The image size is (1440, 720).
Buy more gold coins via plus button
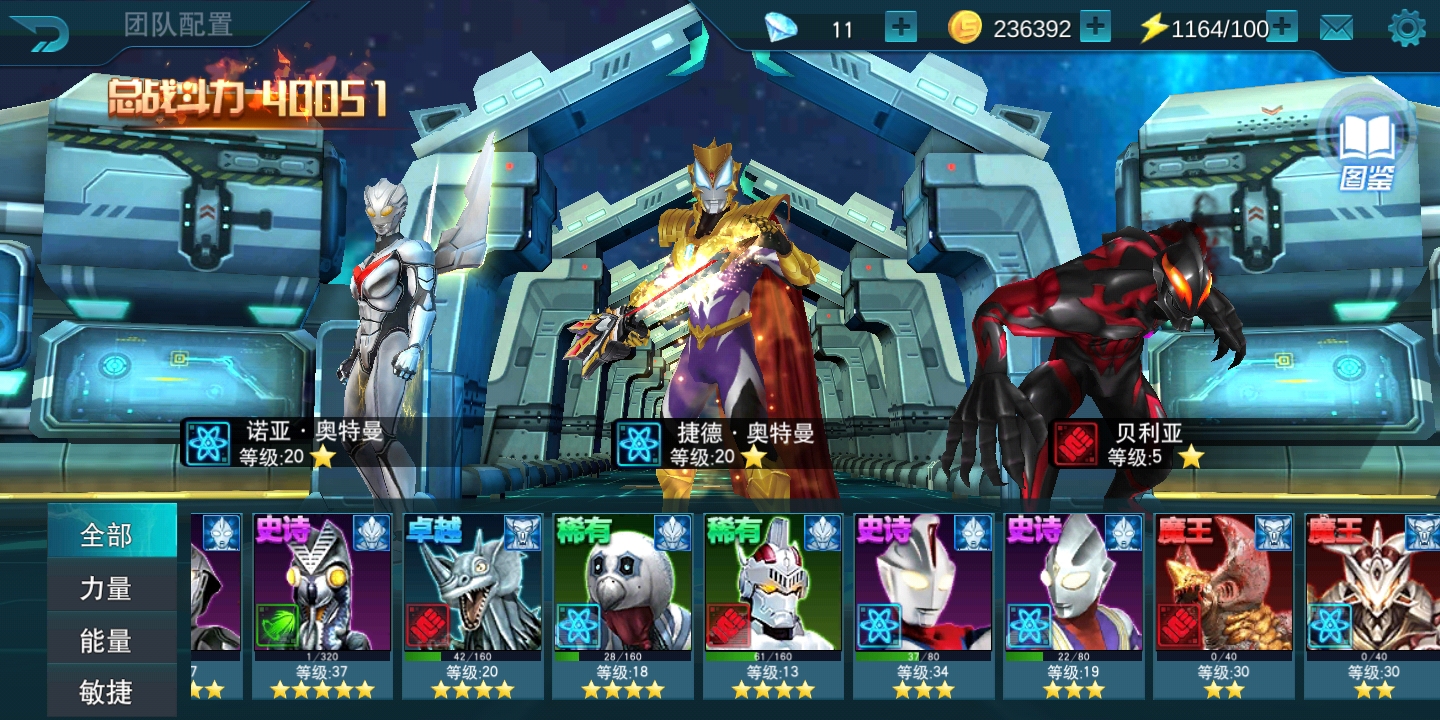point(1095,28)
